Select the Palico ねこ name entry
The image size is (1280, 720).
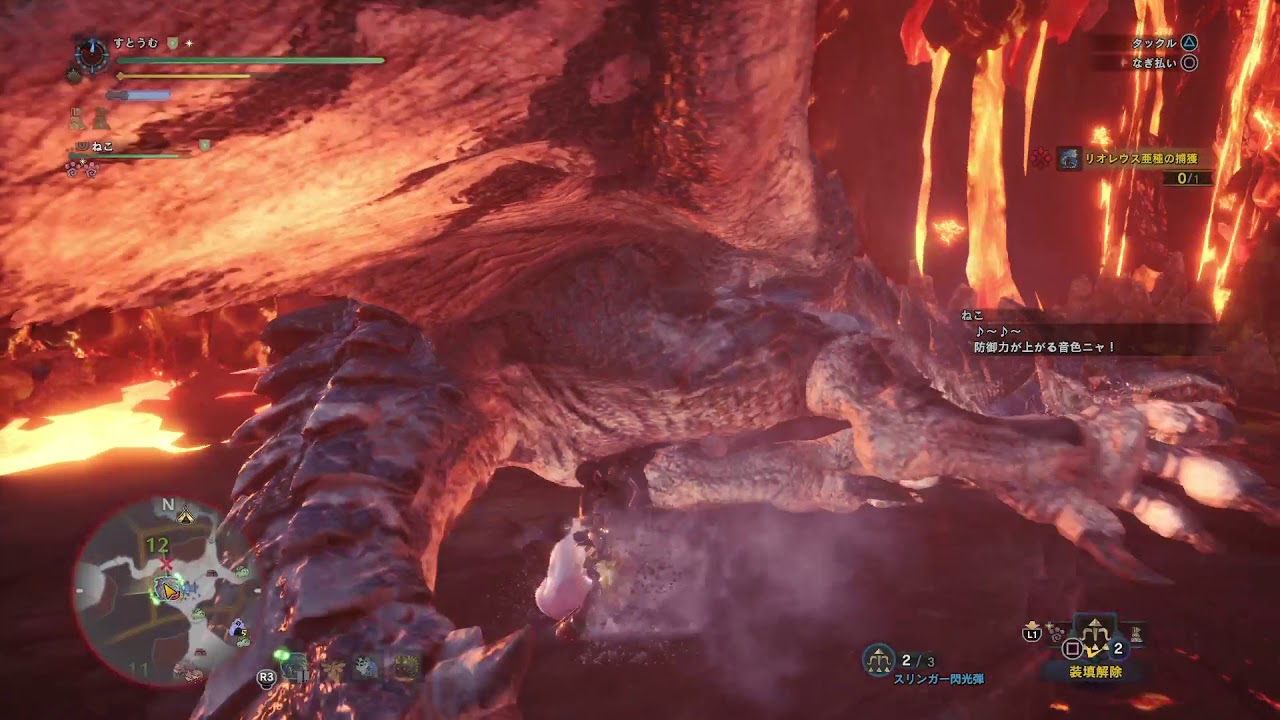coord(102,146)
